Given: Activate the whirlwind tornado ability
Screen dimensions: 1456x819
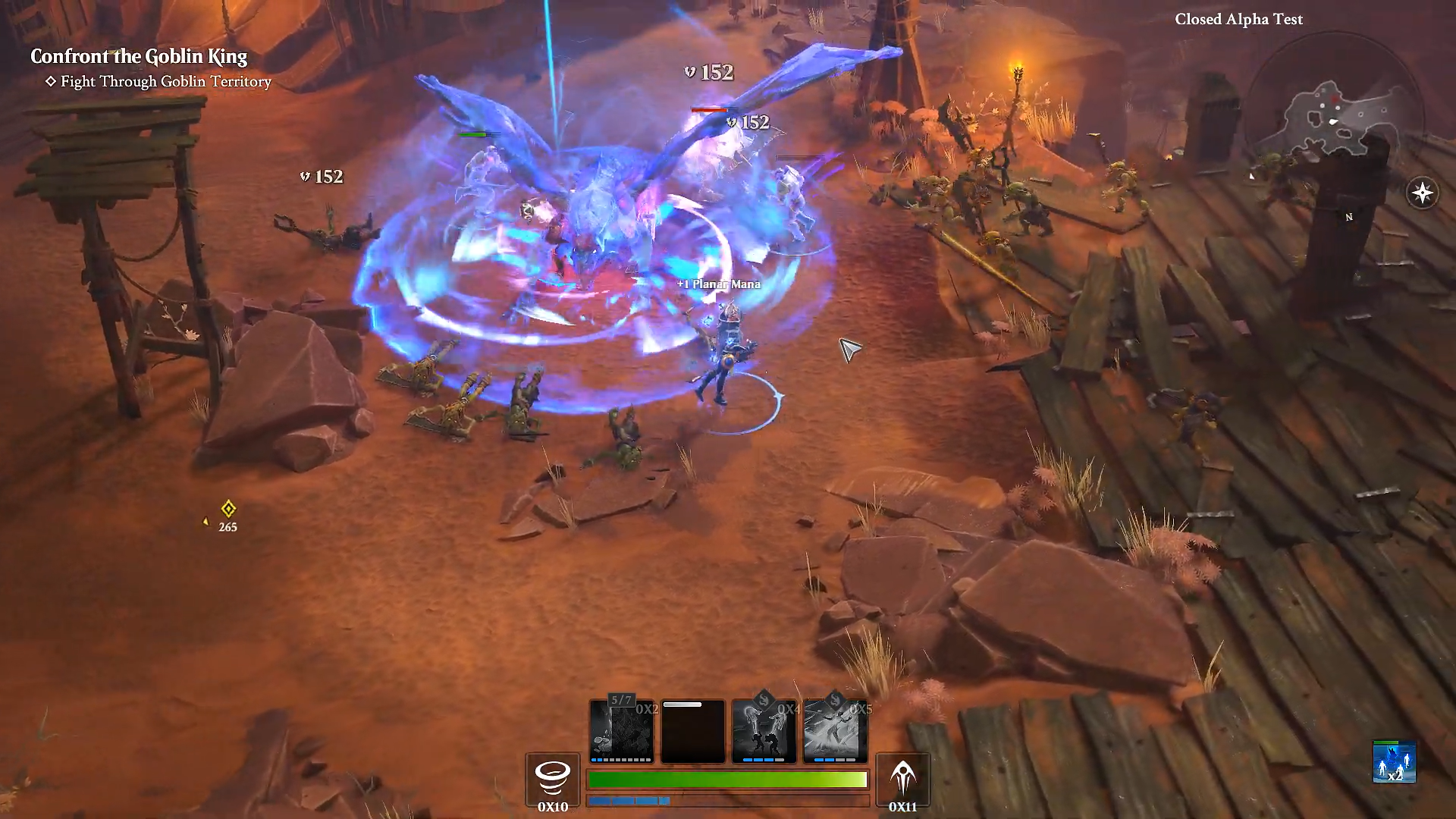Looking at the screenshot, I should pos(553,778).
